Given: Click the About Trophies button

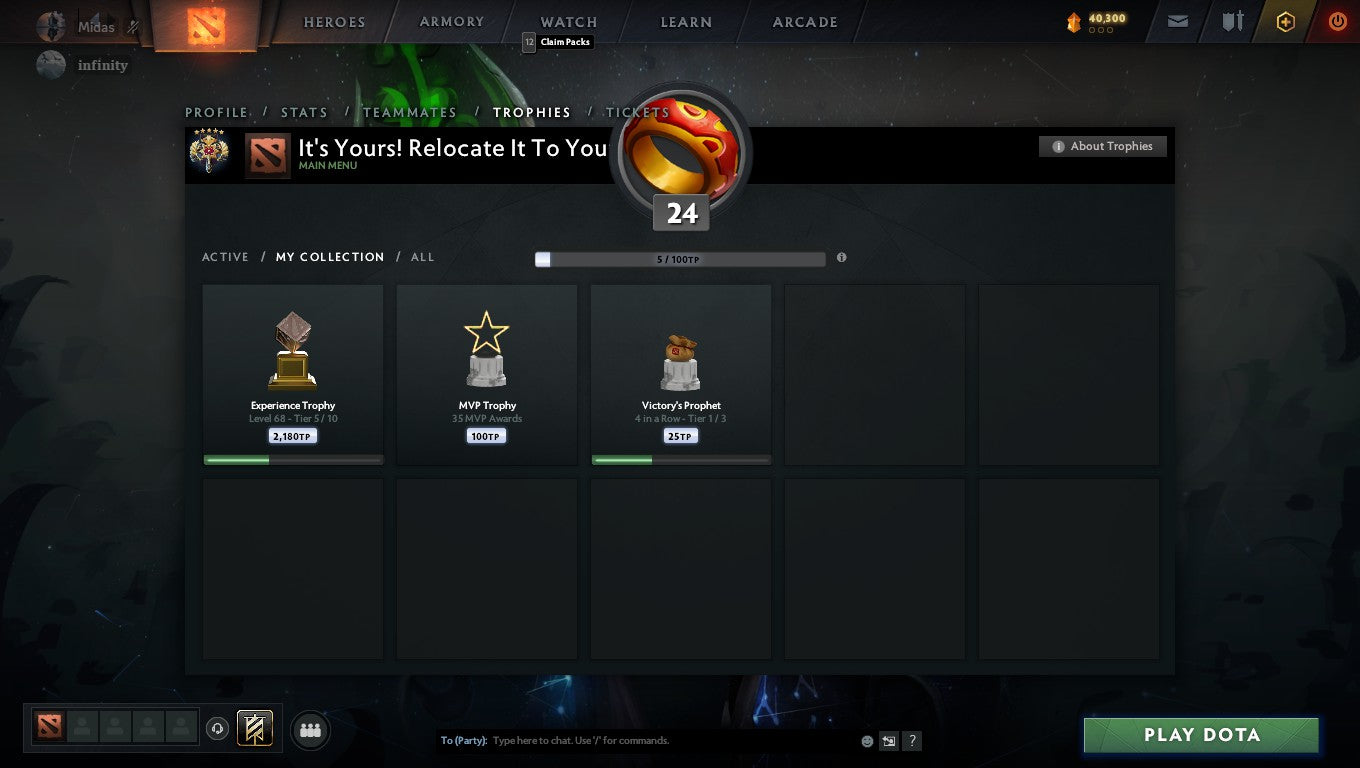Looking at the screenshot, I should tap(1102, 145).
